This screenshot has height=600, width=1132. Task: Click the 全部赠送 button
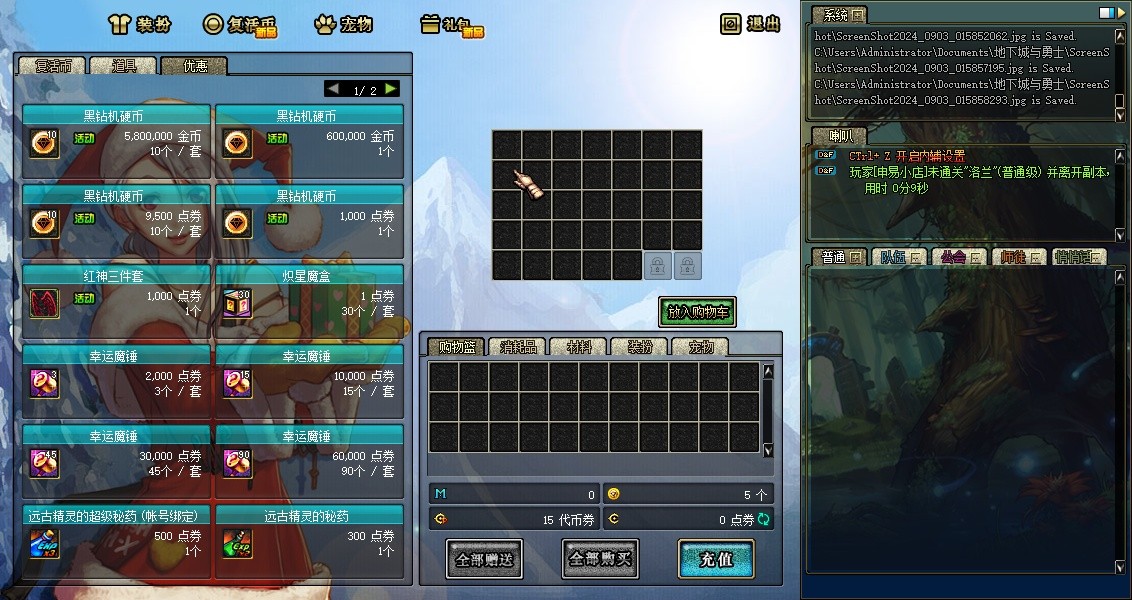pos(483,559)
